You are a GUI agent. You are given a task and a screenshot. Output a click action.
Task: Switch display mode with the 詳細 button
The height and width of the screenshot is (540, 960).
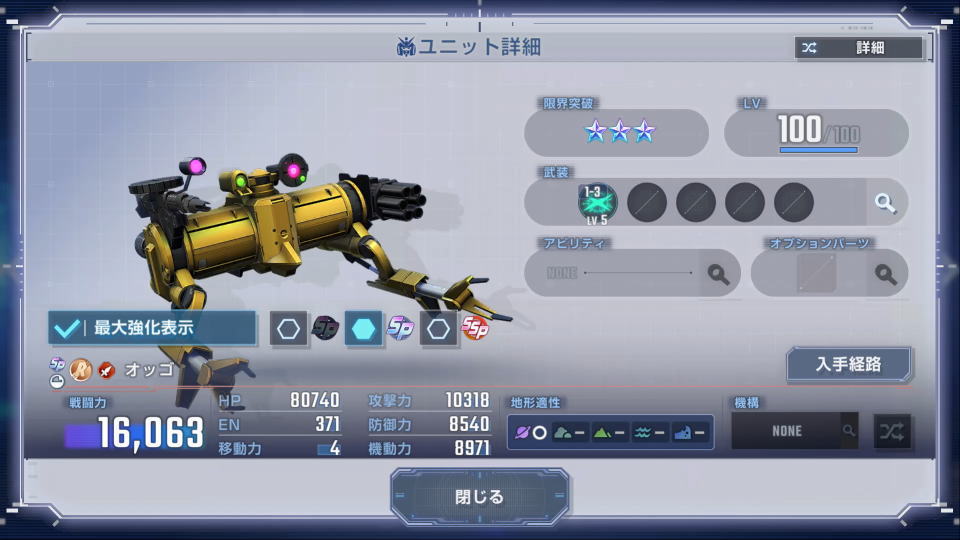click(858, 48)
